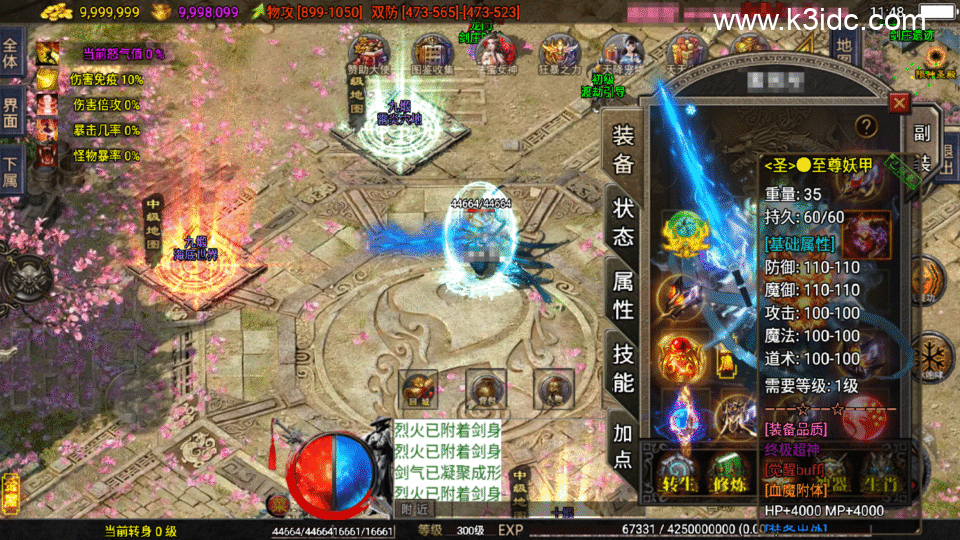Viewport: 960px width, 540px height.
Task: Open the 图鉴收集 collection icon
Action: point(432,54)
